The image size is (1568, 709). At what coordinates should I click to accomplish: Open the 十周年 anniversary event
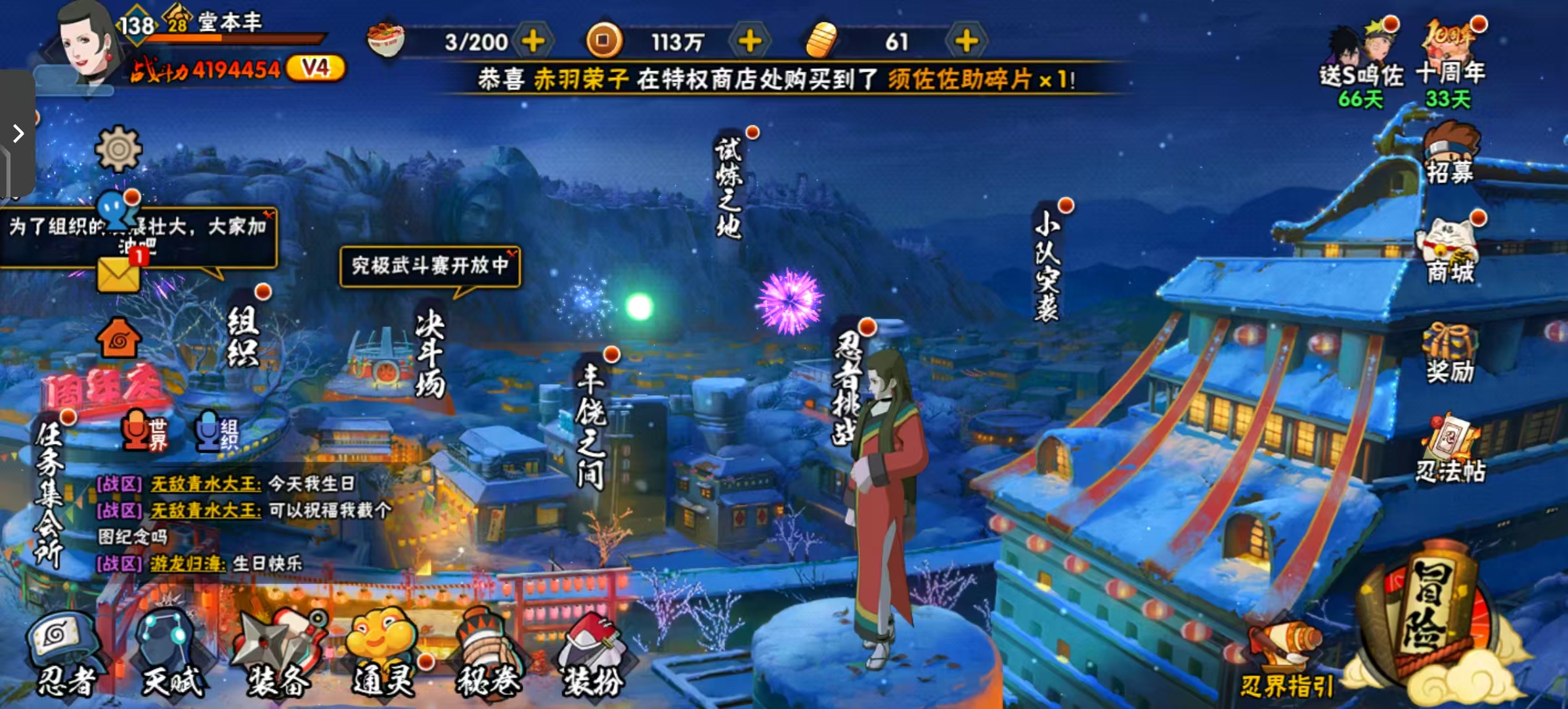(1450, 62)
